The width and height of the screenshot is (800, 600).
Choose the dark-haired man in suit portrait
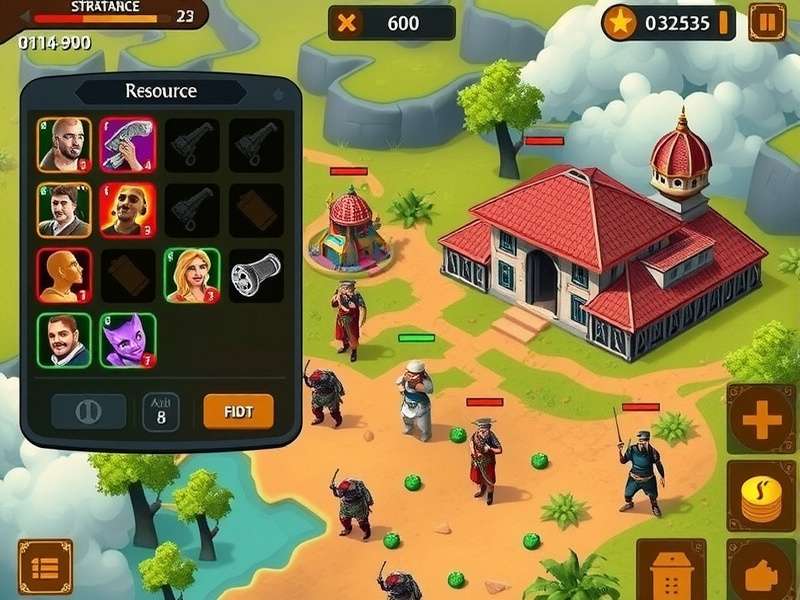64,209
